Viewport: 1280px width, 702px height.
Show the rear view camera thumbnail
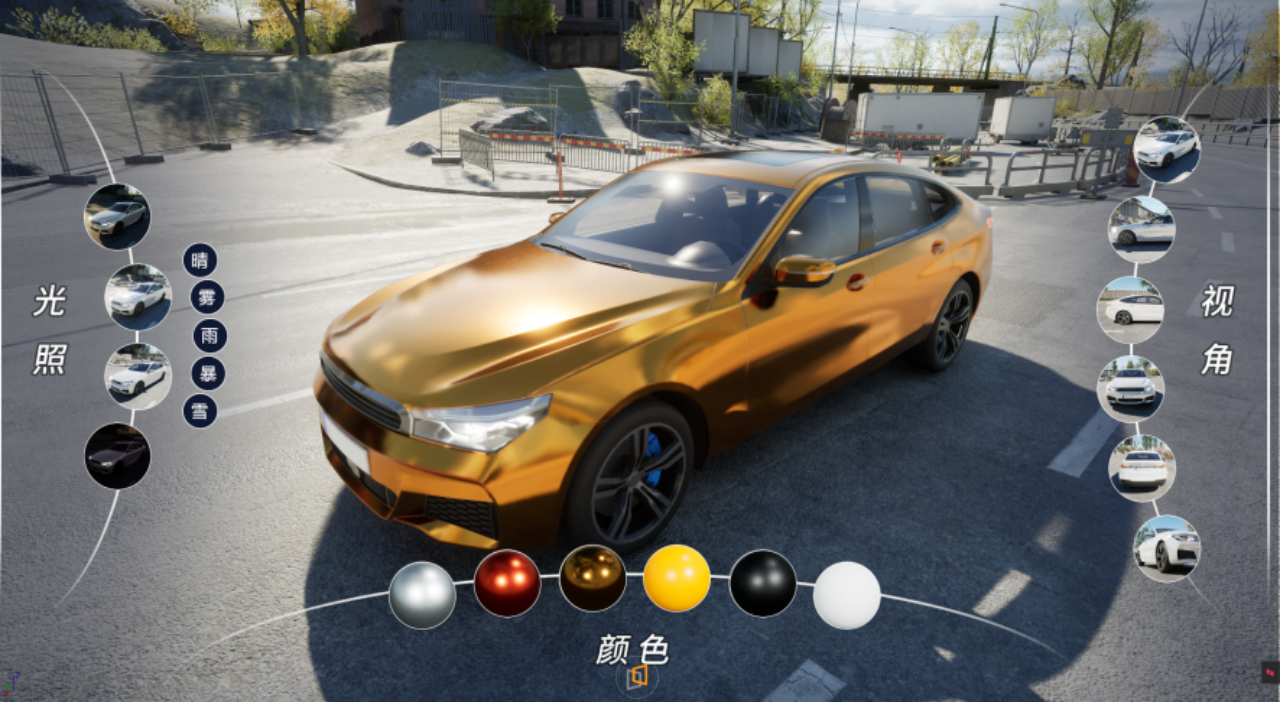[1142, 467]
